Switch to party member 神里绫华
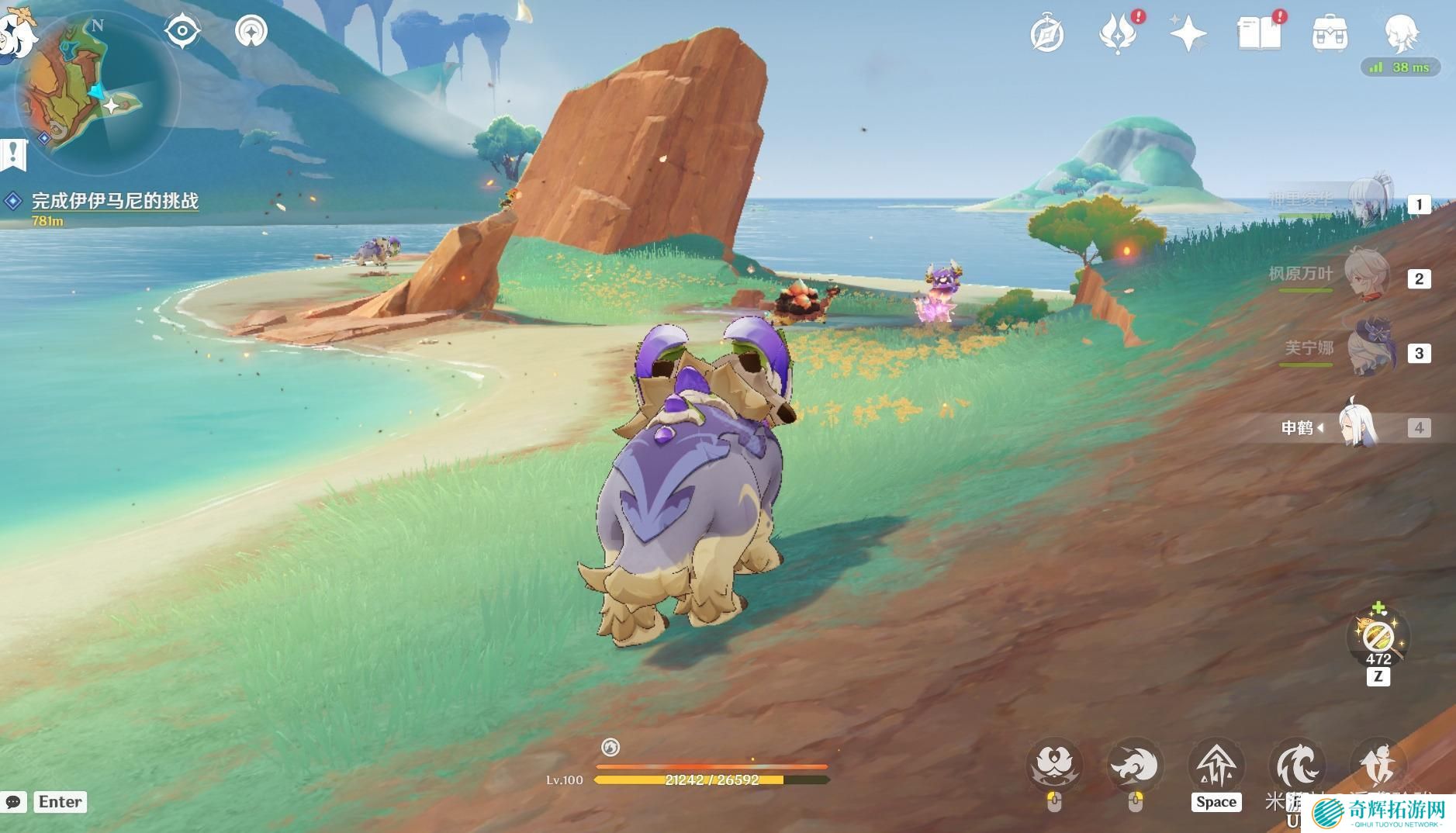 [x=1370, y=201]
